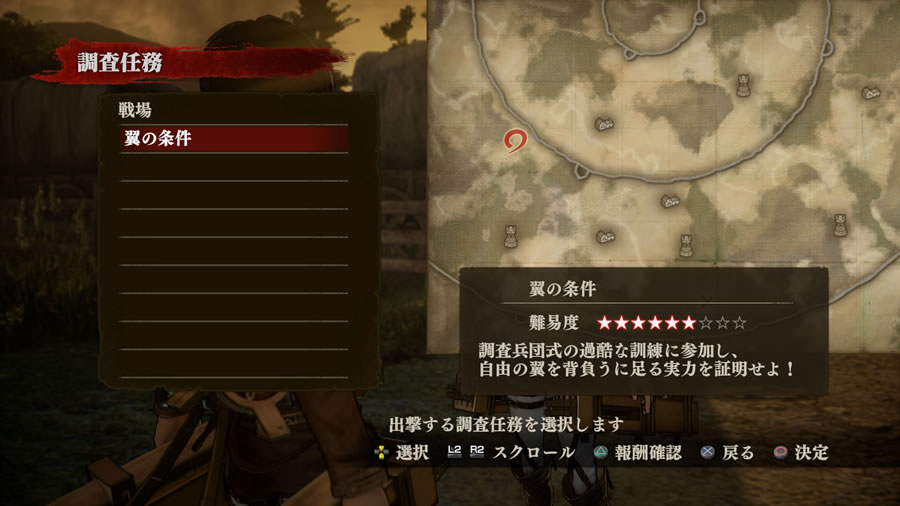Select the 翼の条件 mission entry
The height and width of the screenshot is (506, 900).
point(234,139)
